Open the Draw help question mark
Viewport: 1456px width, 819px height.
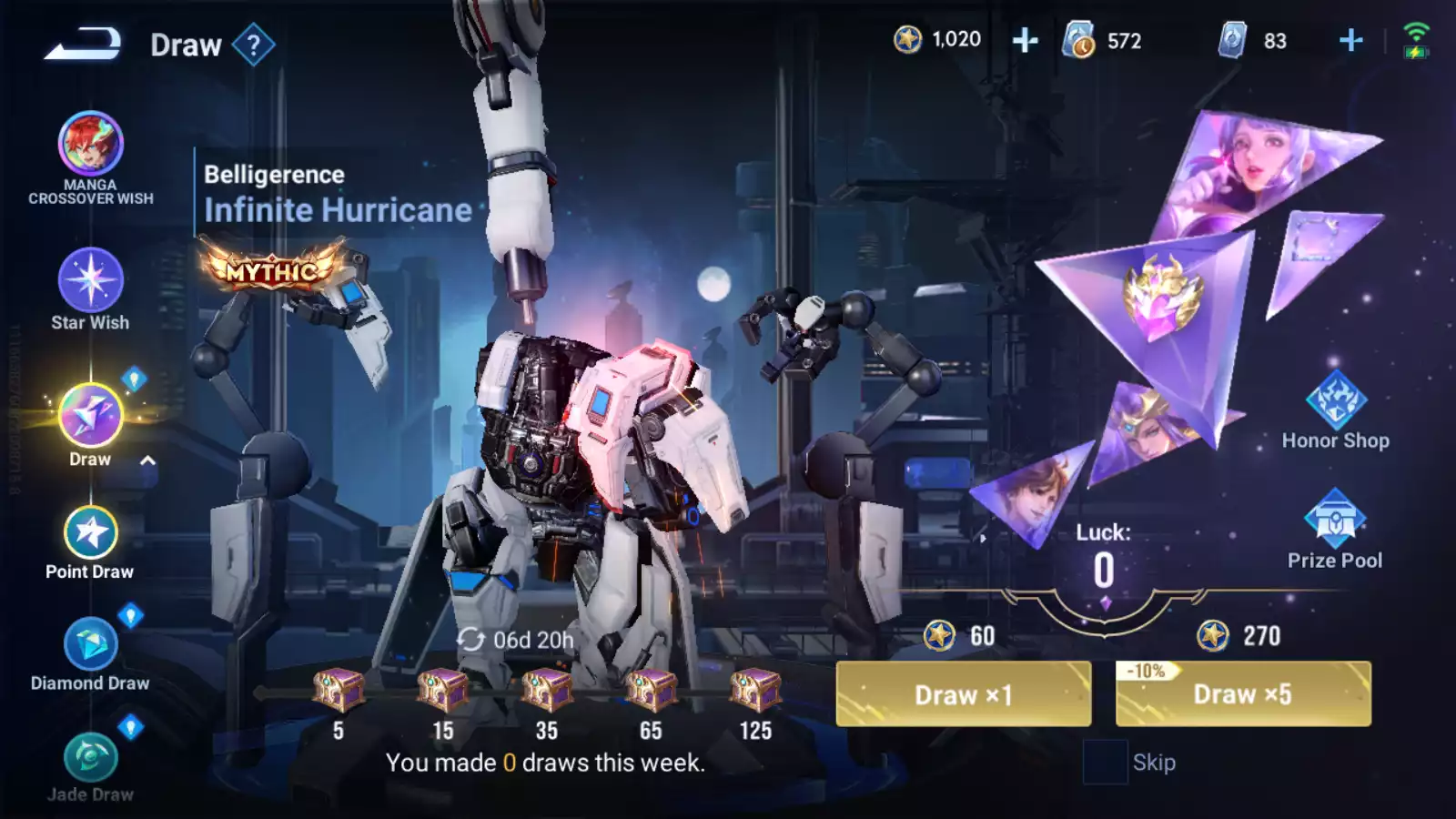pyautogui.click(x=253, y=45)
